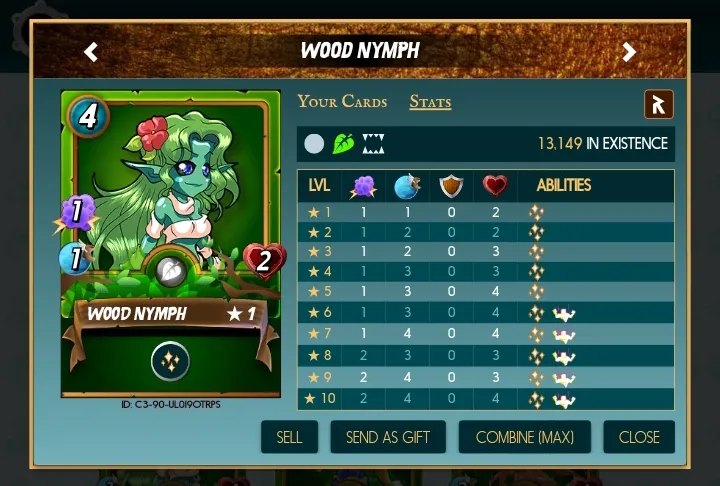Click the Wood Nymph card's ability icon
Screen dimensions: 720x486
click(x=171, y=361)
